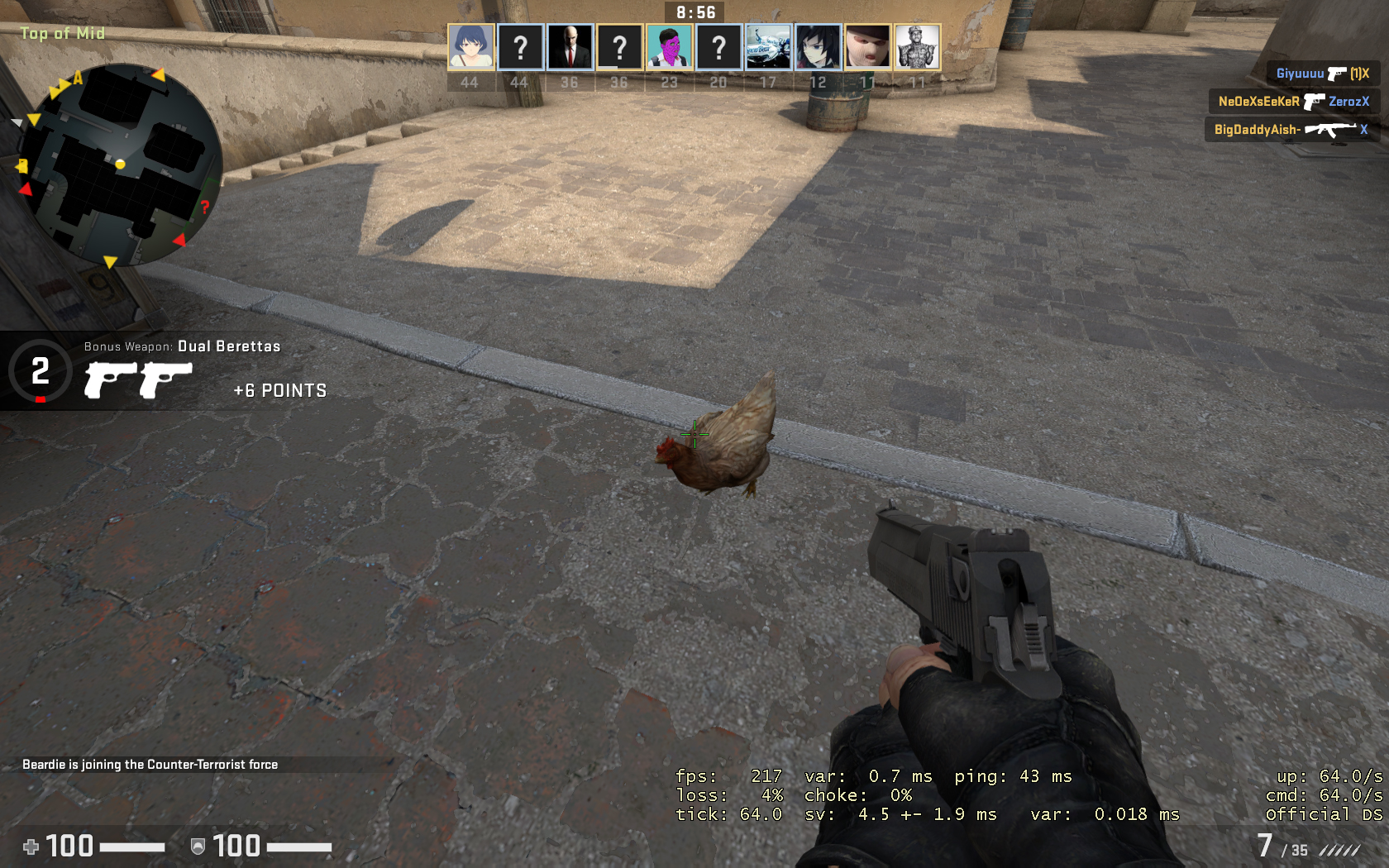Viewport: 1389px width, 868px height.
Task: Choose the tattooed man grayscale avatar
Action: pyautogui.click(x=918, y=46)
